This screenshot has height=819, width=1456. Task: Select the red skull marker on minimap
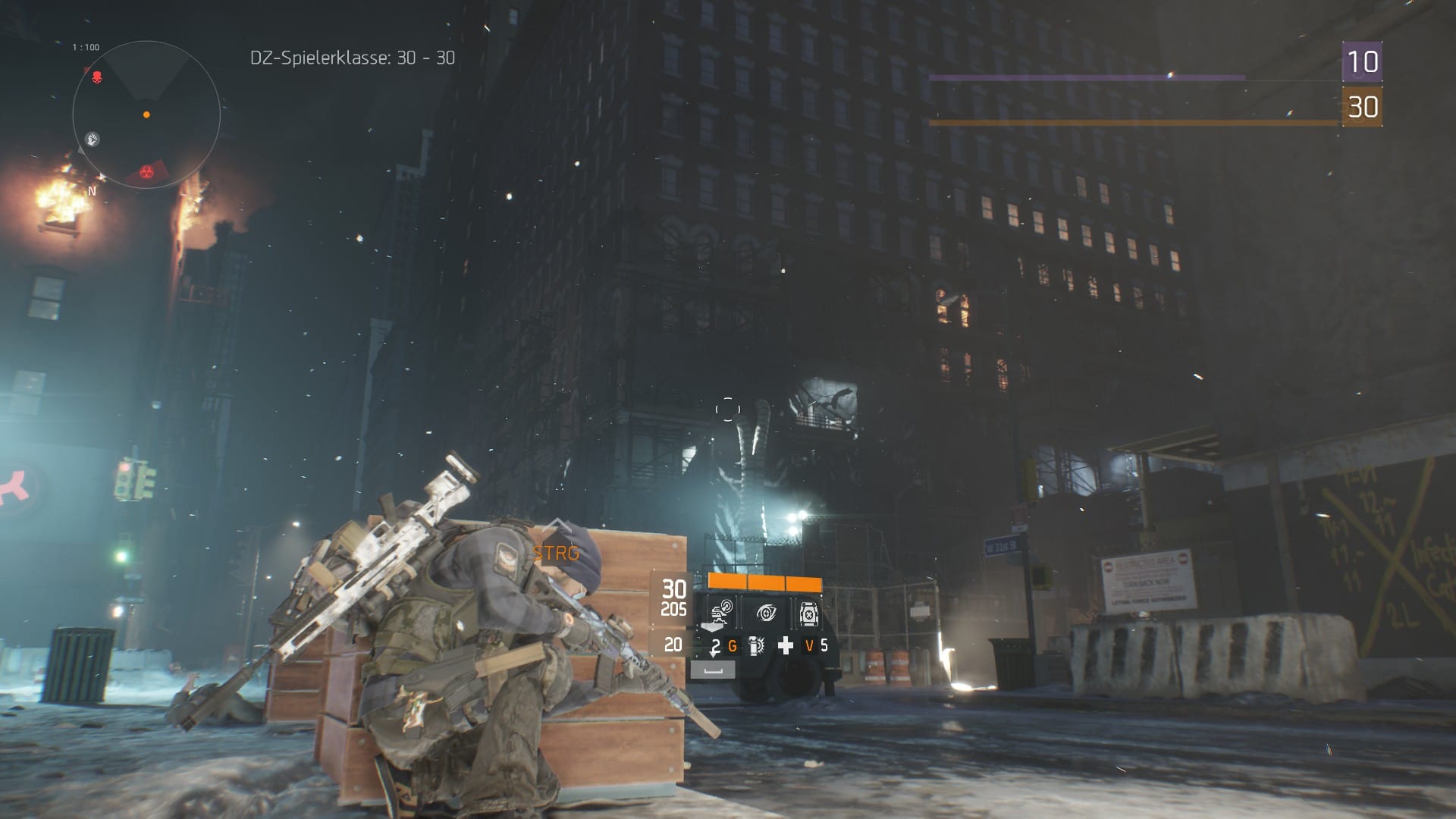click(97, 77)
